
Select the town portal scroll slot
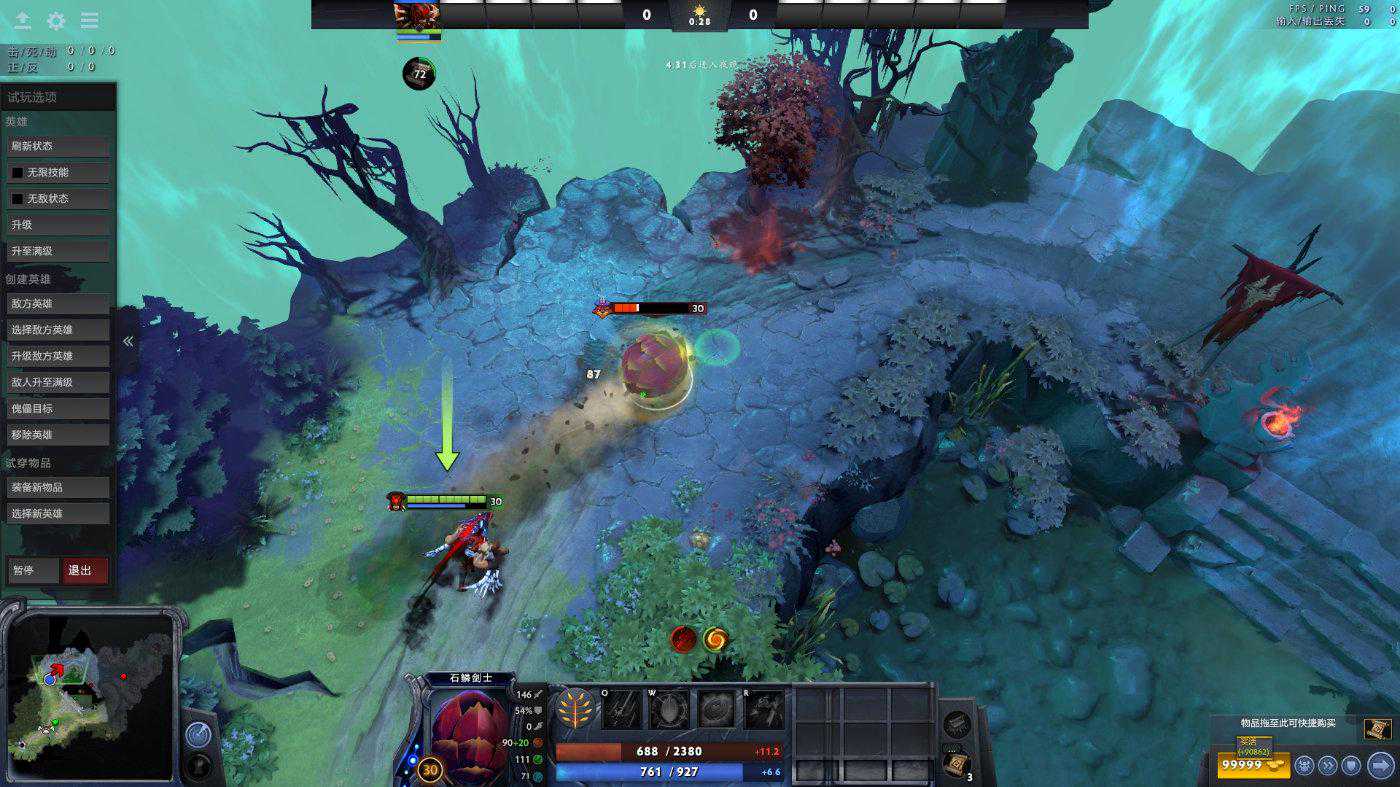[x=955, y=765]
